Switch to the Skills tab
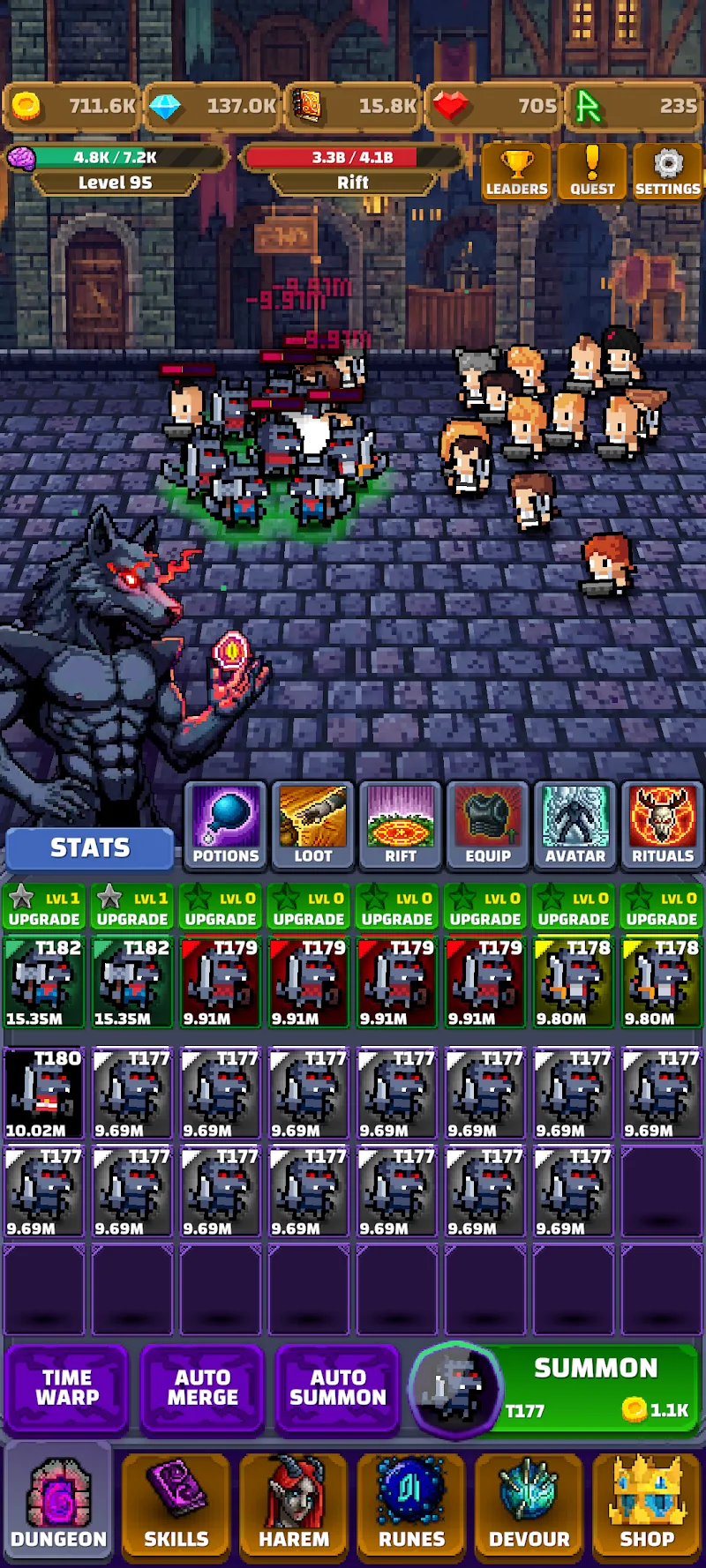The height and width of the screenshot is (1568, 706). pyautogui.click(x=176, y=1505)
